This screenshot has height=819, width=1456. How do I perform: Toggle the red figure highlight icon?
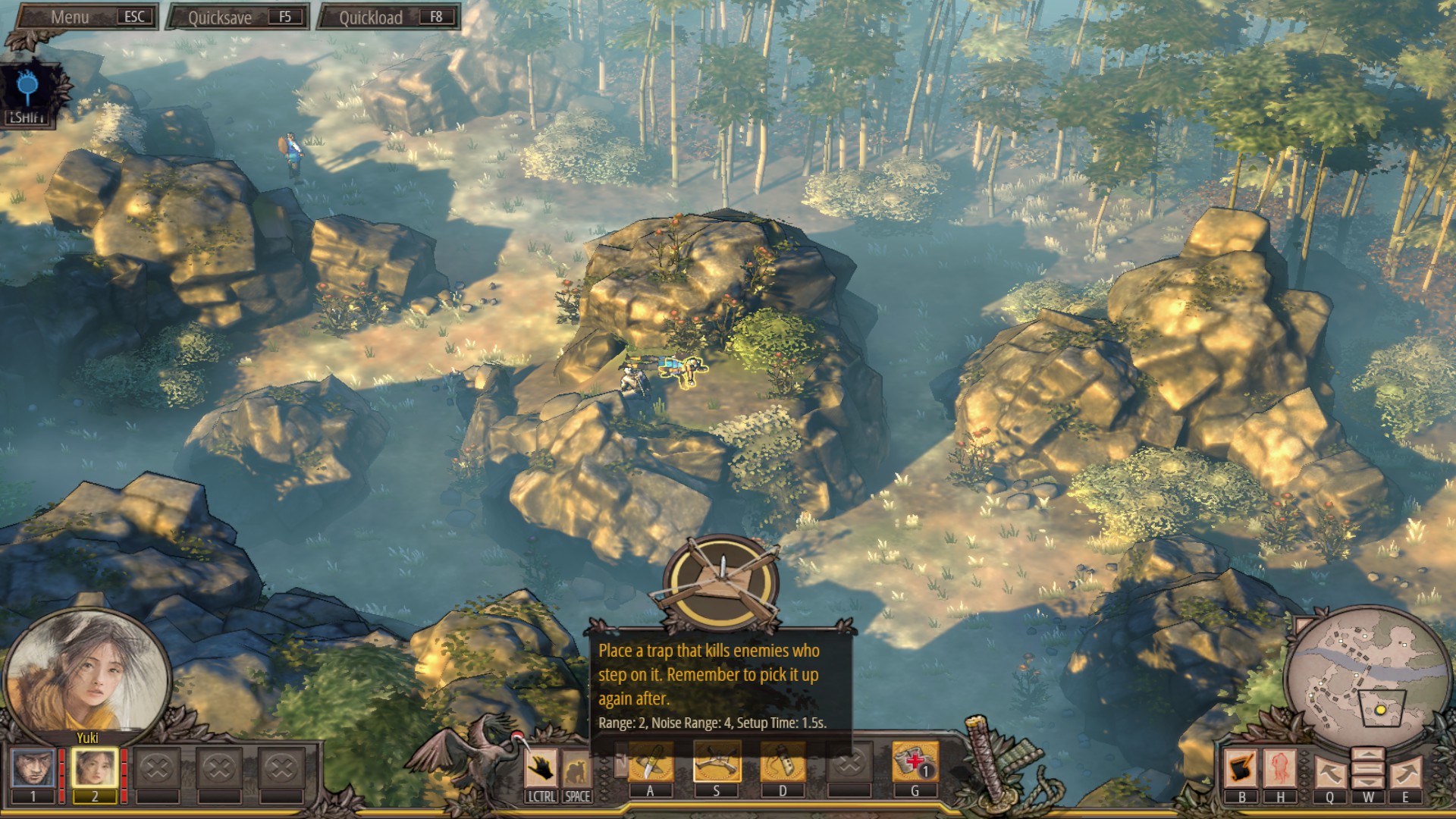click(x=1280, y=768)
